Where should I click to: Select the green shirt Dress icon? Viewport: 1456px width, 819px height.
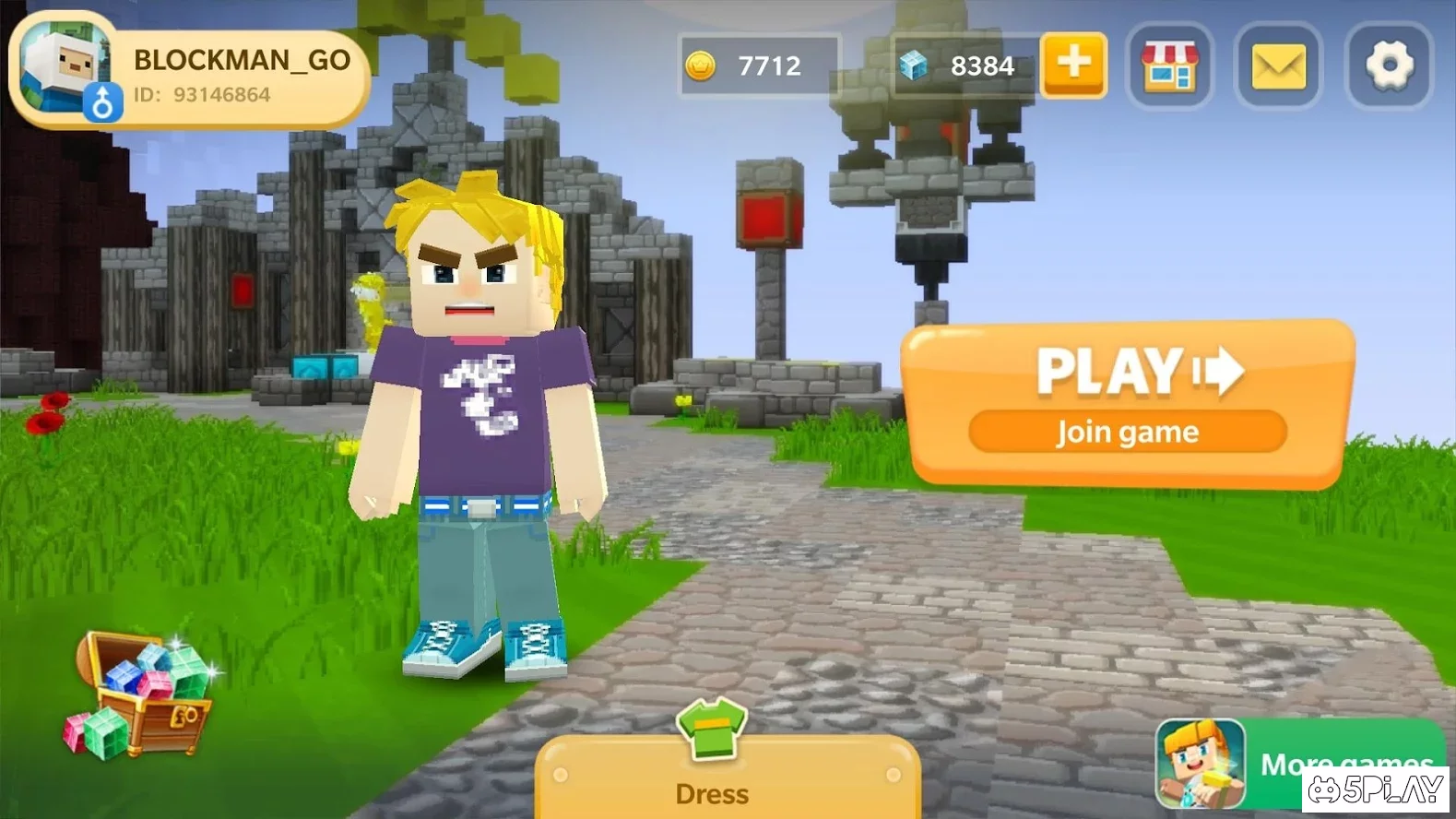710,731
